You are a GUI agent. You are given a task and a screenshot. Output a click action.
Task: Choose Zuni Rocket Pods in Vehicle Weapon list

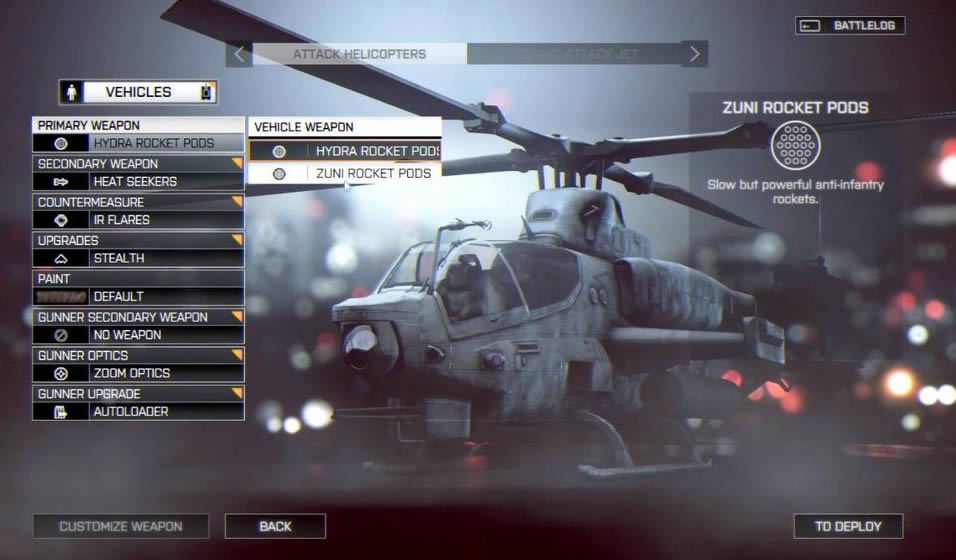point(345,174)
